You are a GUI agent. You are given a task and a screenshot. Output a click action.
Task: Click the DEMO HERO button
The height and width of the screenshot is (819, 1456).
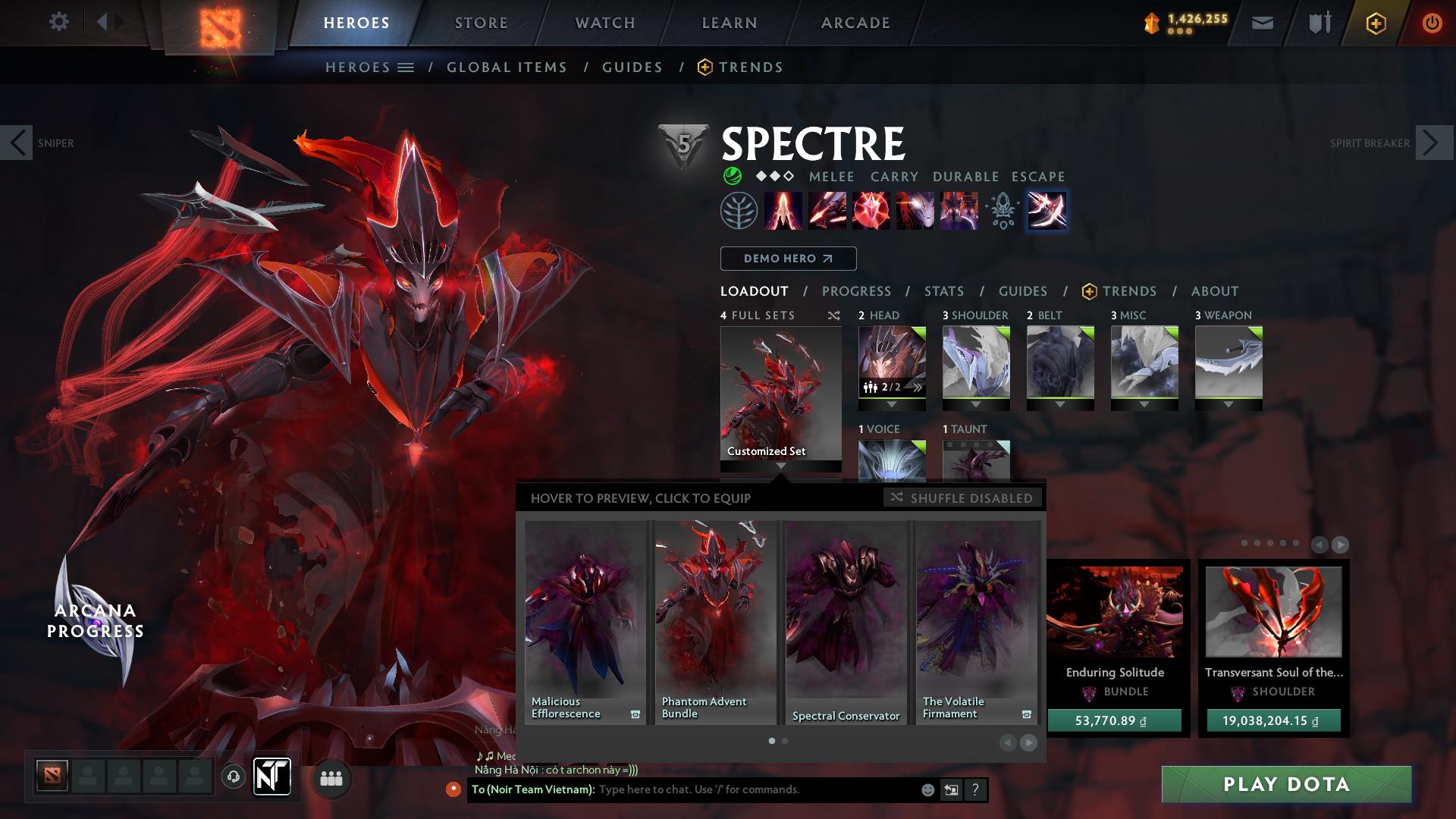pos(787,259)
